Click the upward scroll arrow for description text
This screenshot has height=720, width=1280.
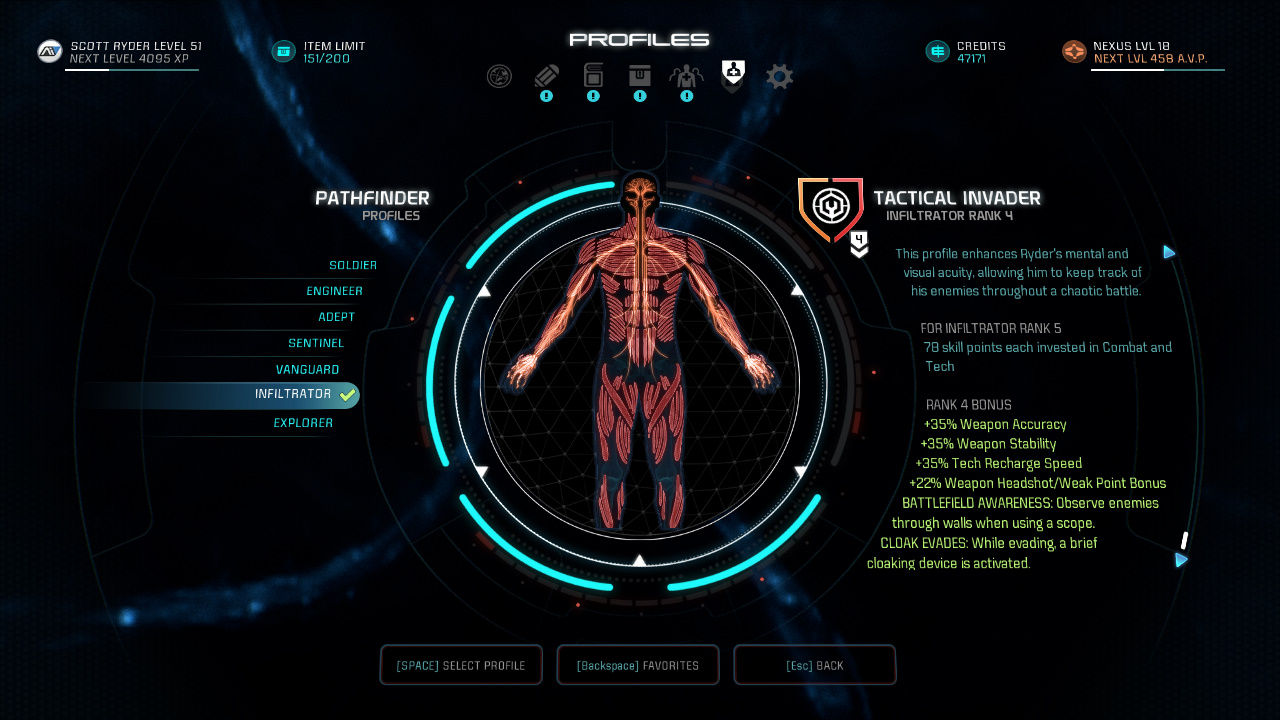1169,253
